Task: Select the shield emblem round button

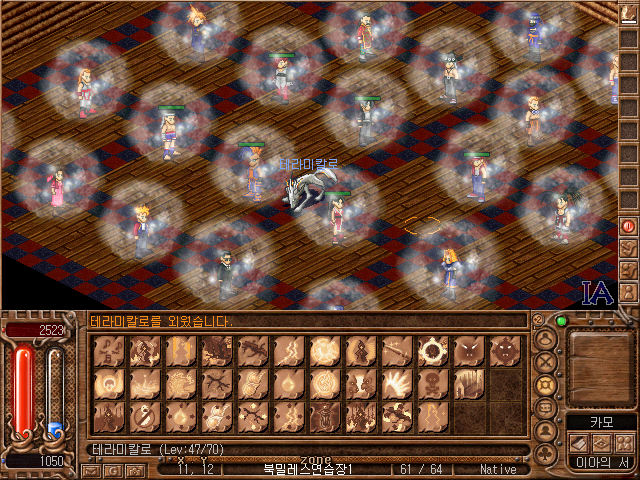Action: 546,385
